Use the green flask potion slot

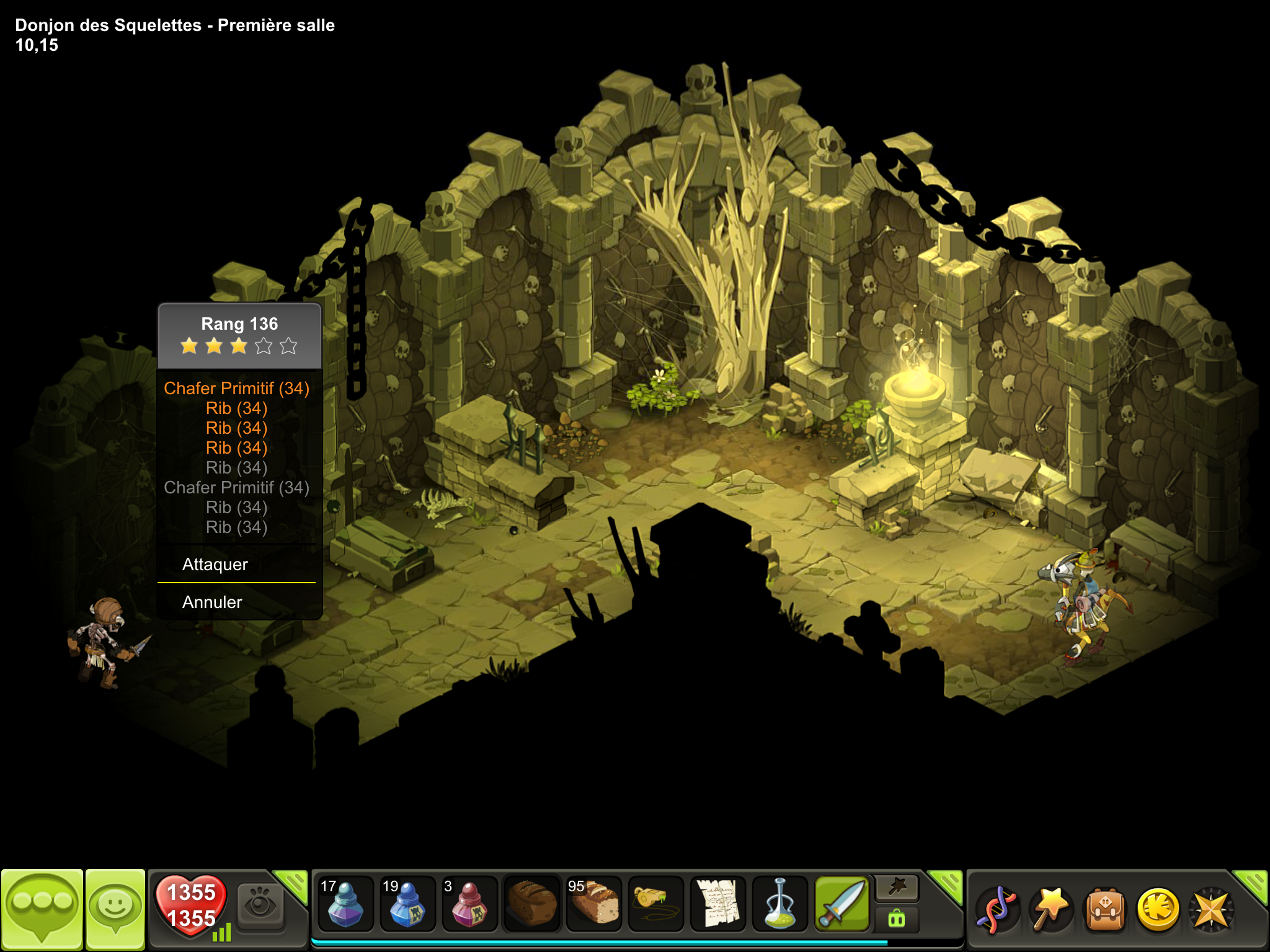tap(779, 904)
